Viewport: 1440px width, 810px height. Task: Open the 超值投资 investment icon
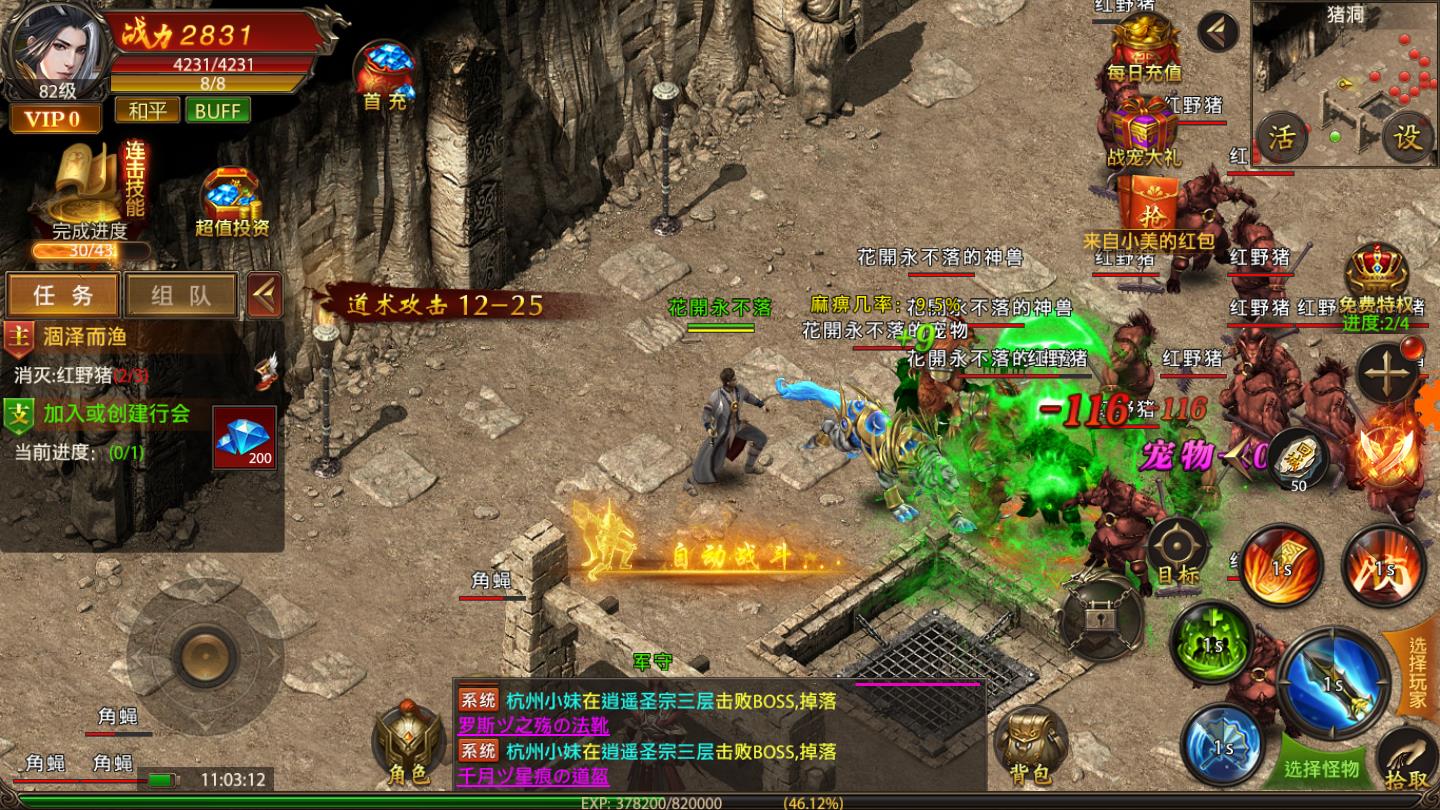[232, 201]
